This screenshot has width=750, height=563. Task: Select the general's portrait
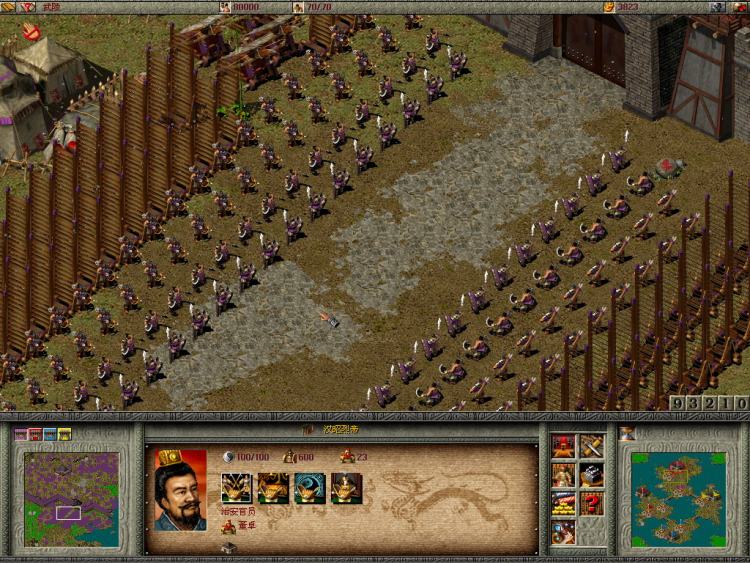point(180,490)
